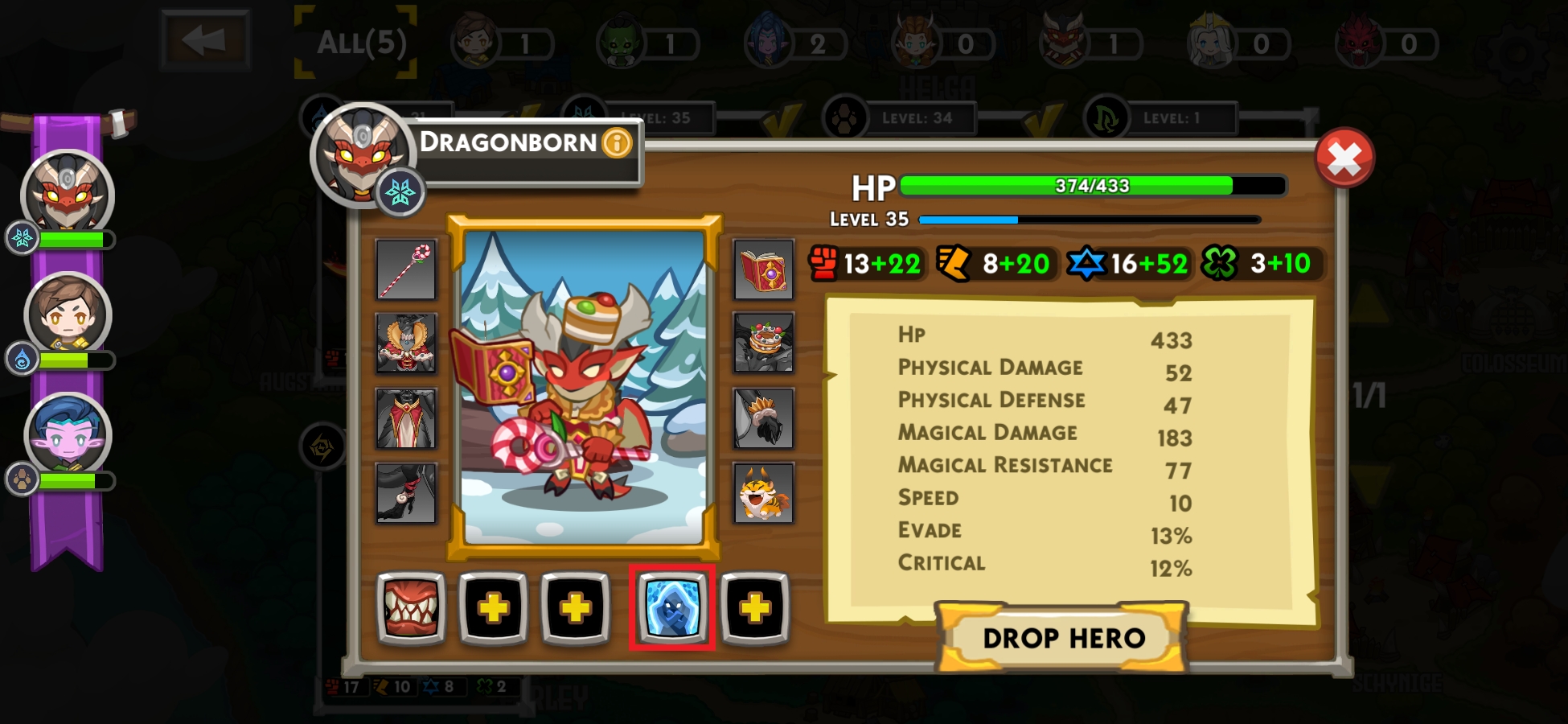Select the black boots equipment slot
Viewport: 1568px width, 724px height.
click(406, 493)
